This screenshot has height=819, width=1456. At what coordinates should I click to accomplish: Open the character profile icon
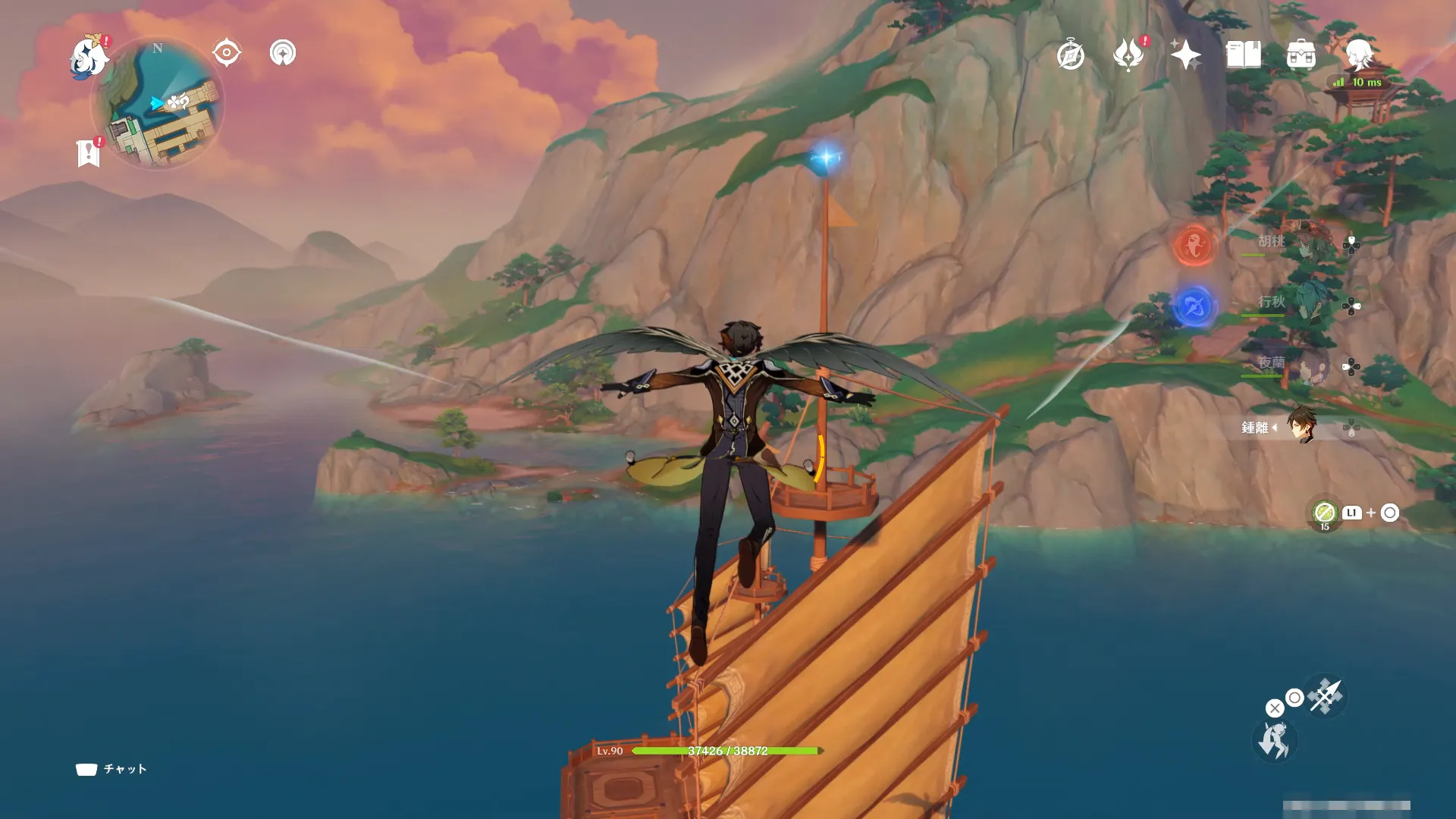point(1359,54)
